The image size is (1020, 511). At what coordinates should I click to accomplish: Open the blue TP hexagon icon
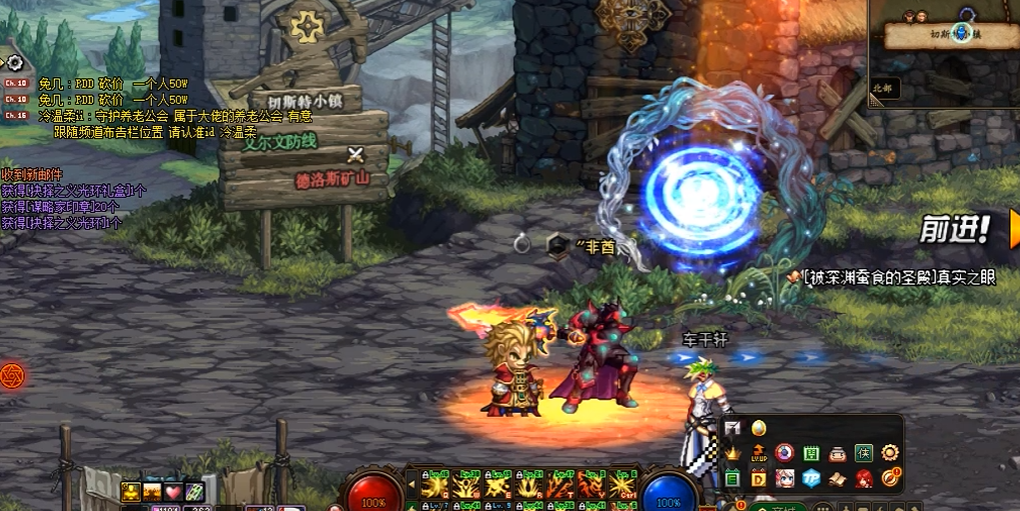811,478
